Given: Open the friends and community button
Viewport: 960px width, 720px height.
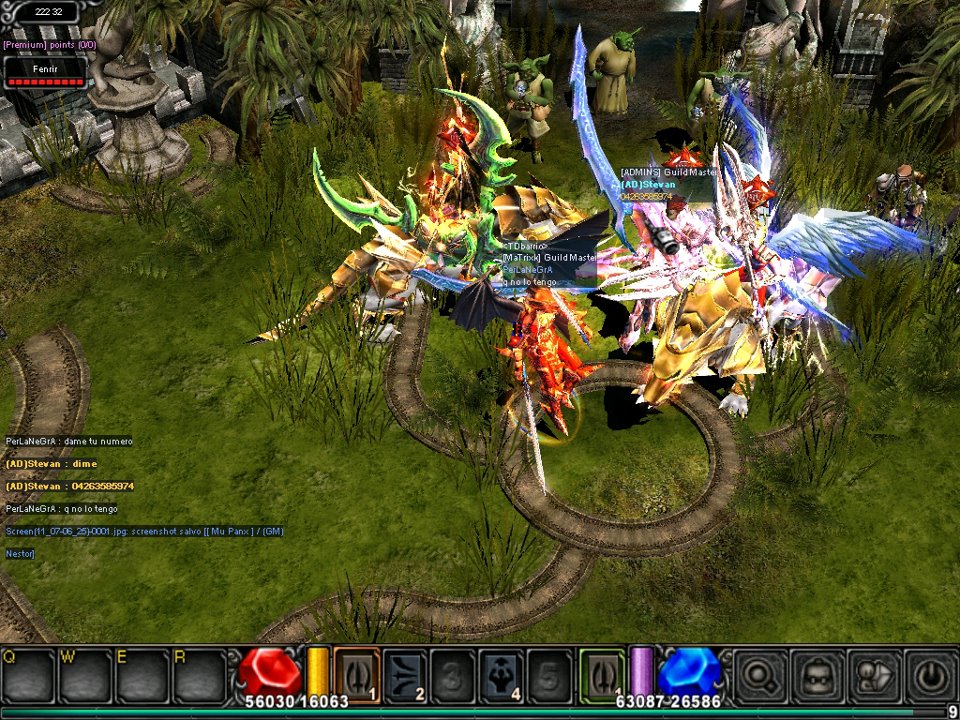Looking at the screenshot, I should (874, 675).
